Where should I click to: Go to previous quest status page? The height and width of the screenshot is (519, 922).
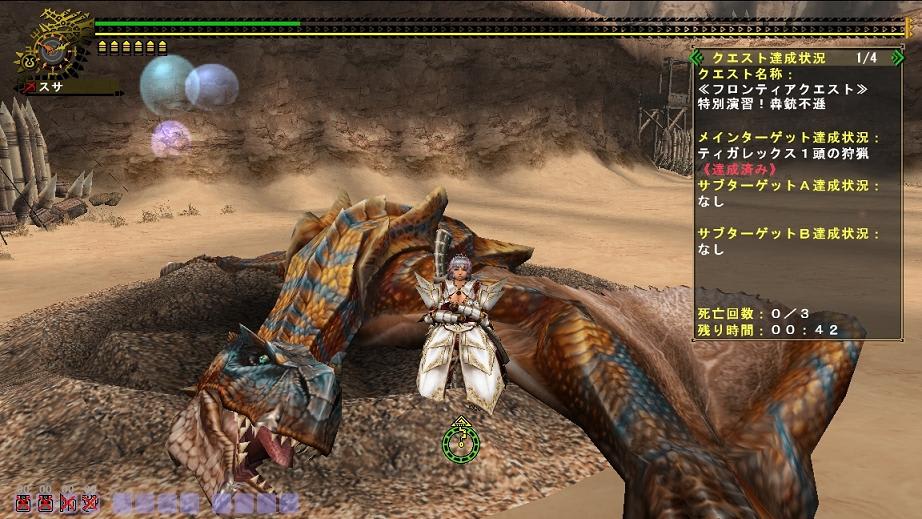[698, 57]
